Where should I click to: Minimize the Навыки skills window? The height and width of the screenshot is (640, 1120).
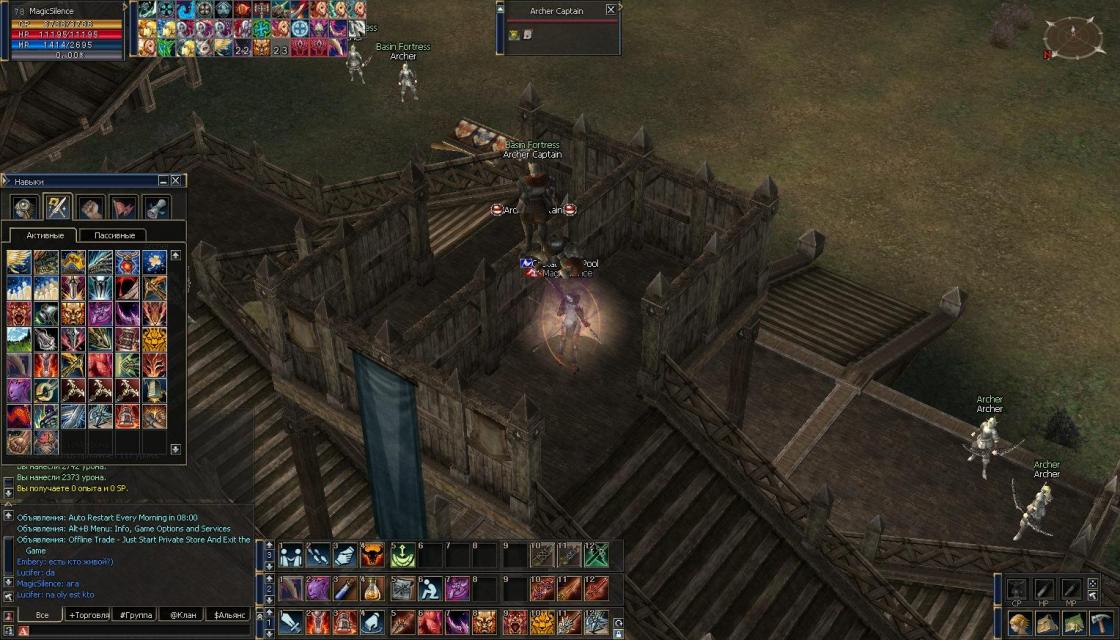[x=163, y=181]
